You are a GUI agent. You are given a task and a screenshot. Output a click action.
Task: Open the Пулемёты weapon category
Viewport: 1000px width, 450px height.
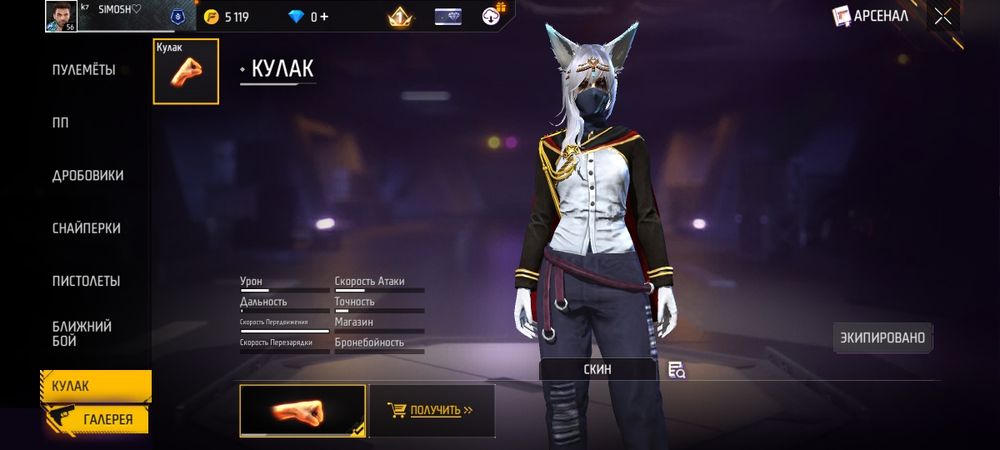pos(84,70)
